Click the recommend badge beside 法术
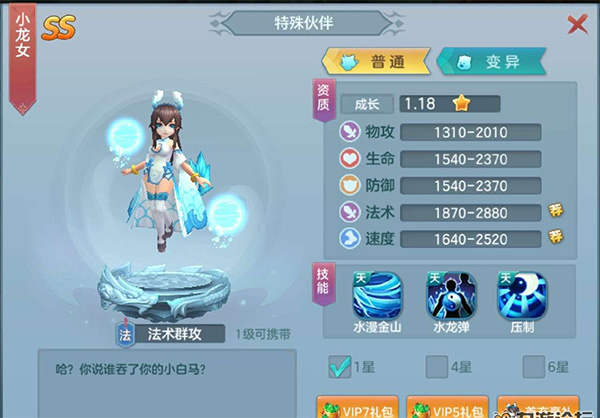The height and width of the screenshot is (418, 600). tap(556, 211)
